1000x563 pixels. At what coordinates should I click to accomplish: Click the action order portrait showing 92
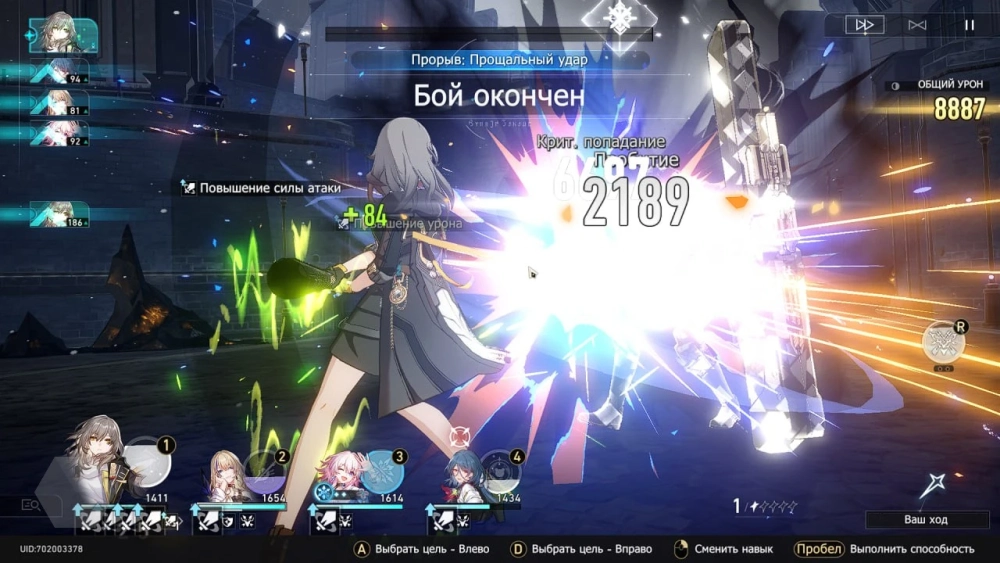[x=60, y=134]
